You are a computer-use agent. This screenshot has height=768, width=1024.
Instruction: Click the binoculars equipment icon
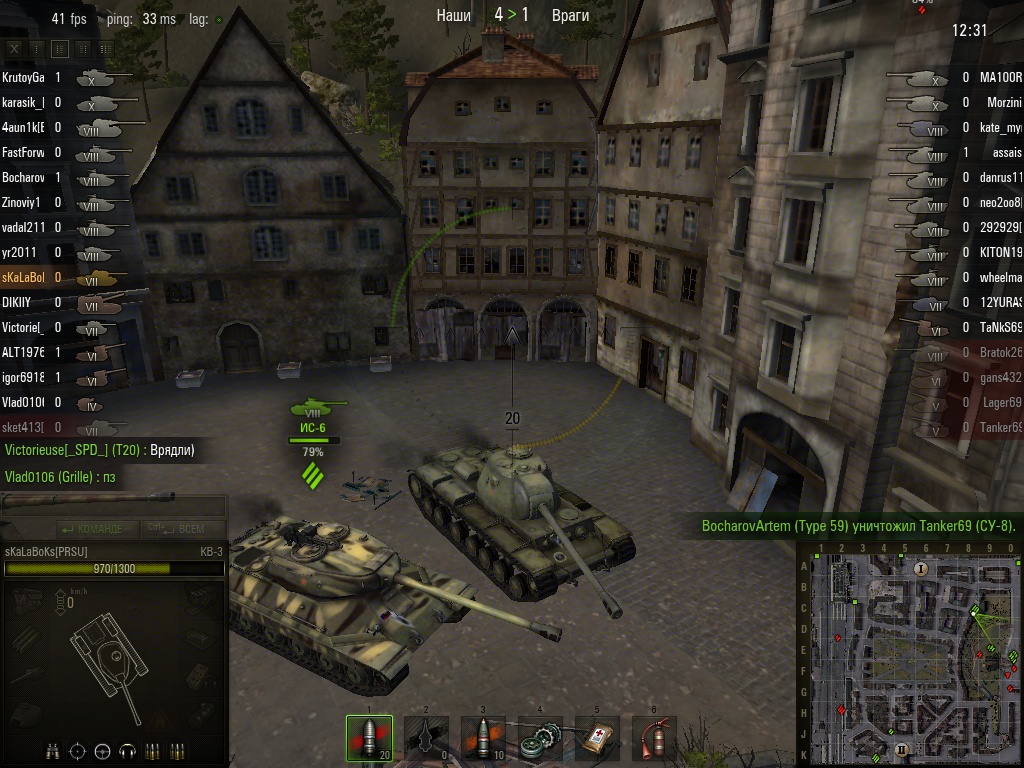[53, 751]
